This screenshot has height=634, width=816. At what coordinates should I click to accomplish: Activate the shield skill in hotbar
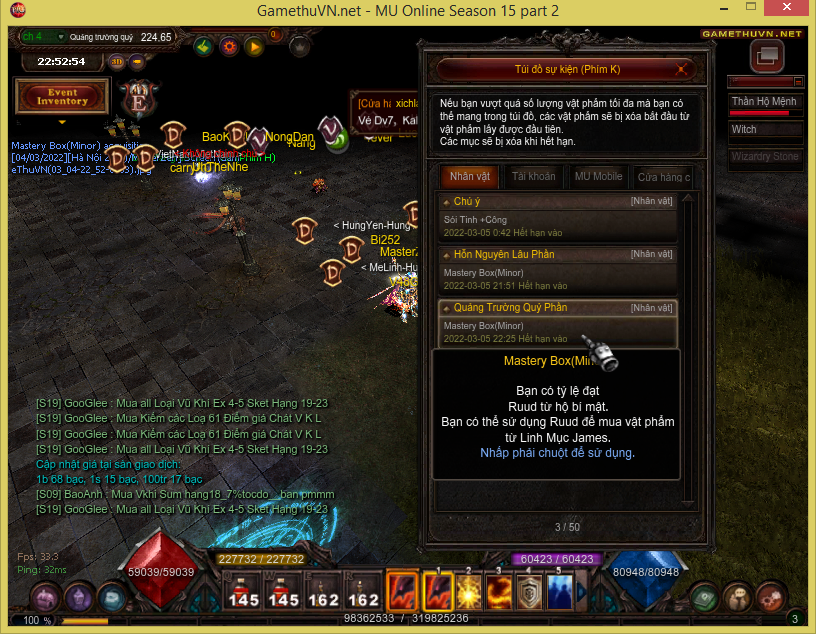coord(529,590)
